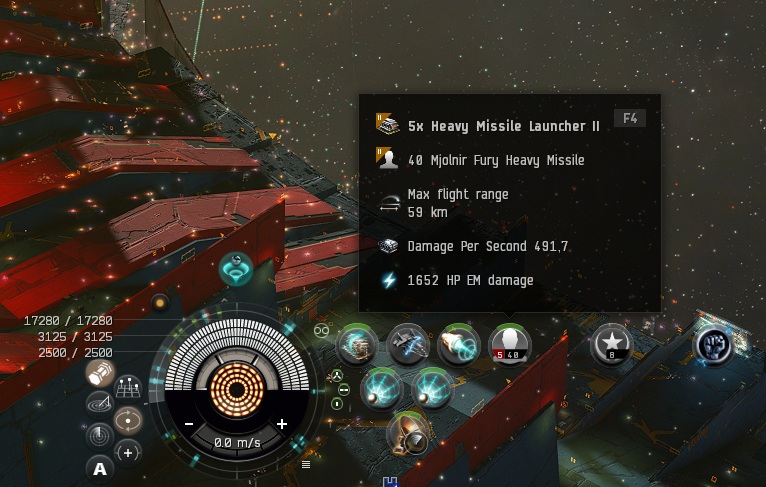Open the tactical overlay grid icon
This screenshot has height=487, width=766.
(128, 387)
